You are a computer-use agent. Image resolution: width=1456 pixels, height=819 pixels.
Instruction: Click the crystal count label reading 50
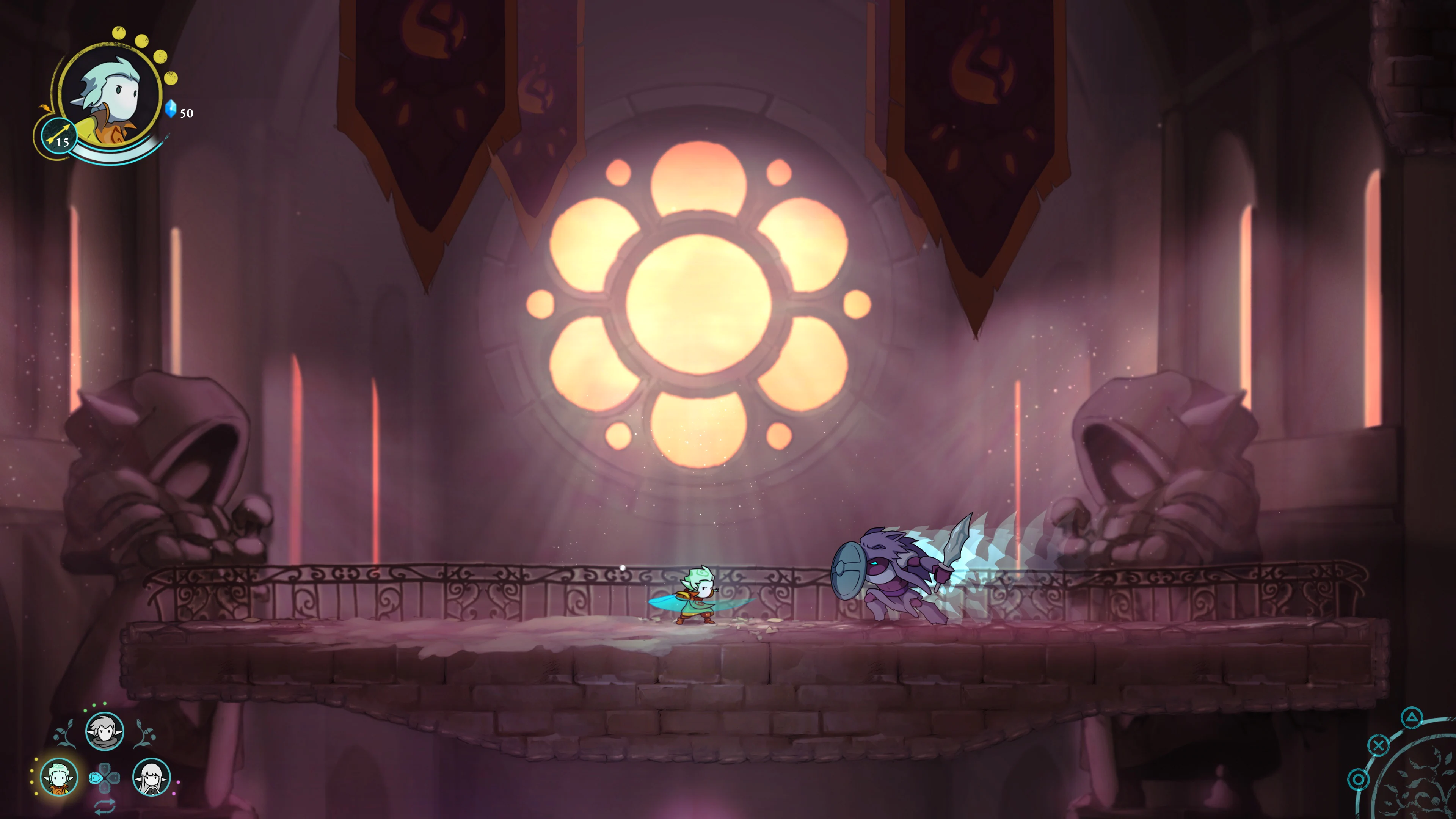click(187, 113)
